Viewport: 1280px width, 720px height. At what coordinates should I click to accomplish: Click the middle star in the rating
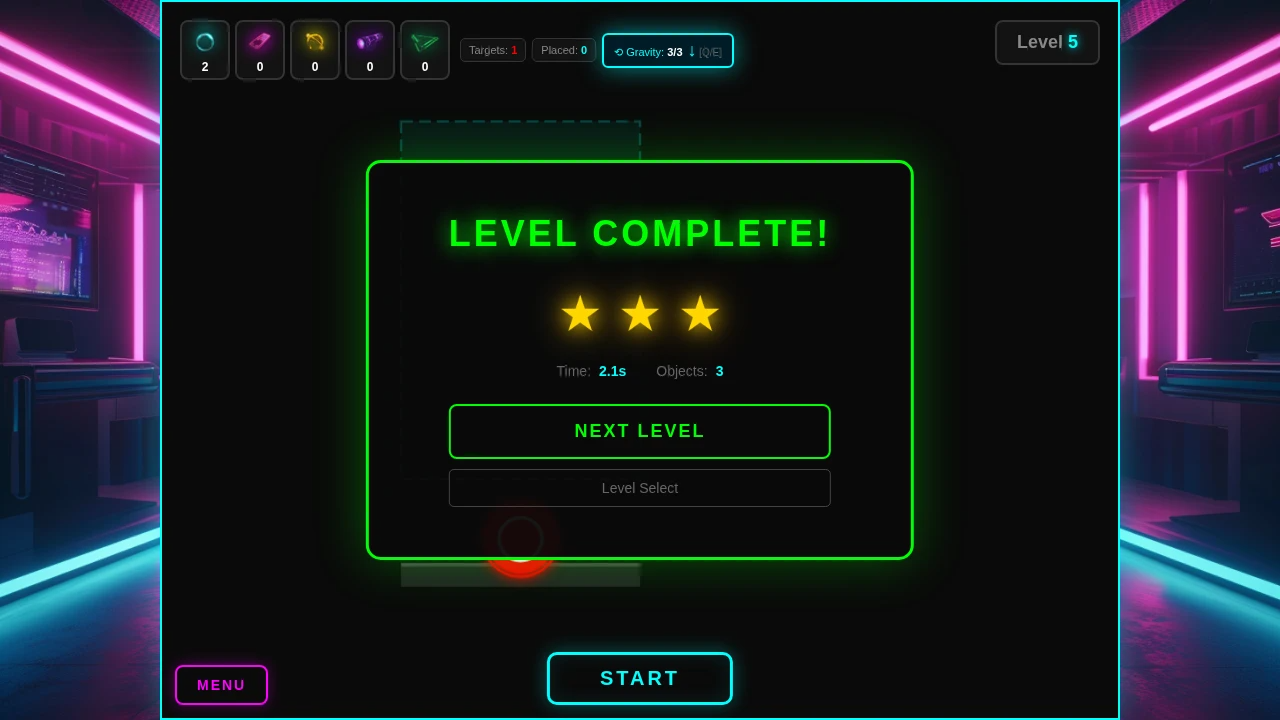640,313
